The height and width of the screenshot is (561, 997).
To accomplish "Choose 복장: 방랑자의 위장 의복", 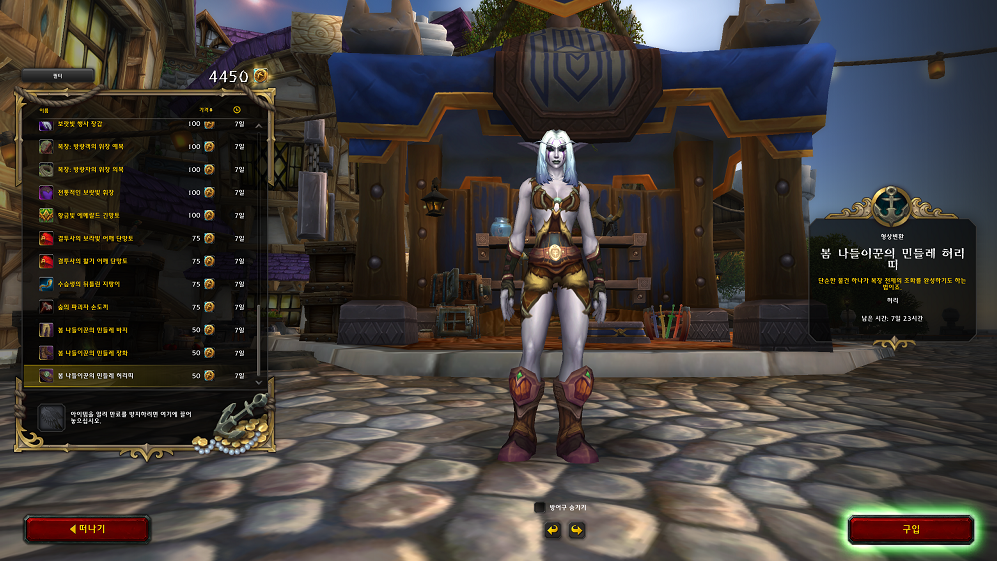I will tap(140, 168).
